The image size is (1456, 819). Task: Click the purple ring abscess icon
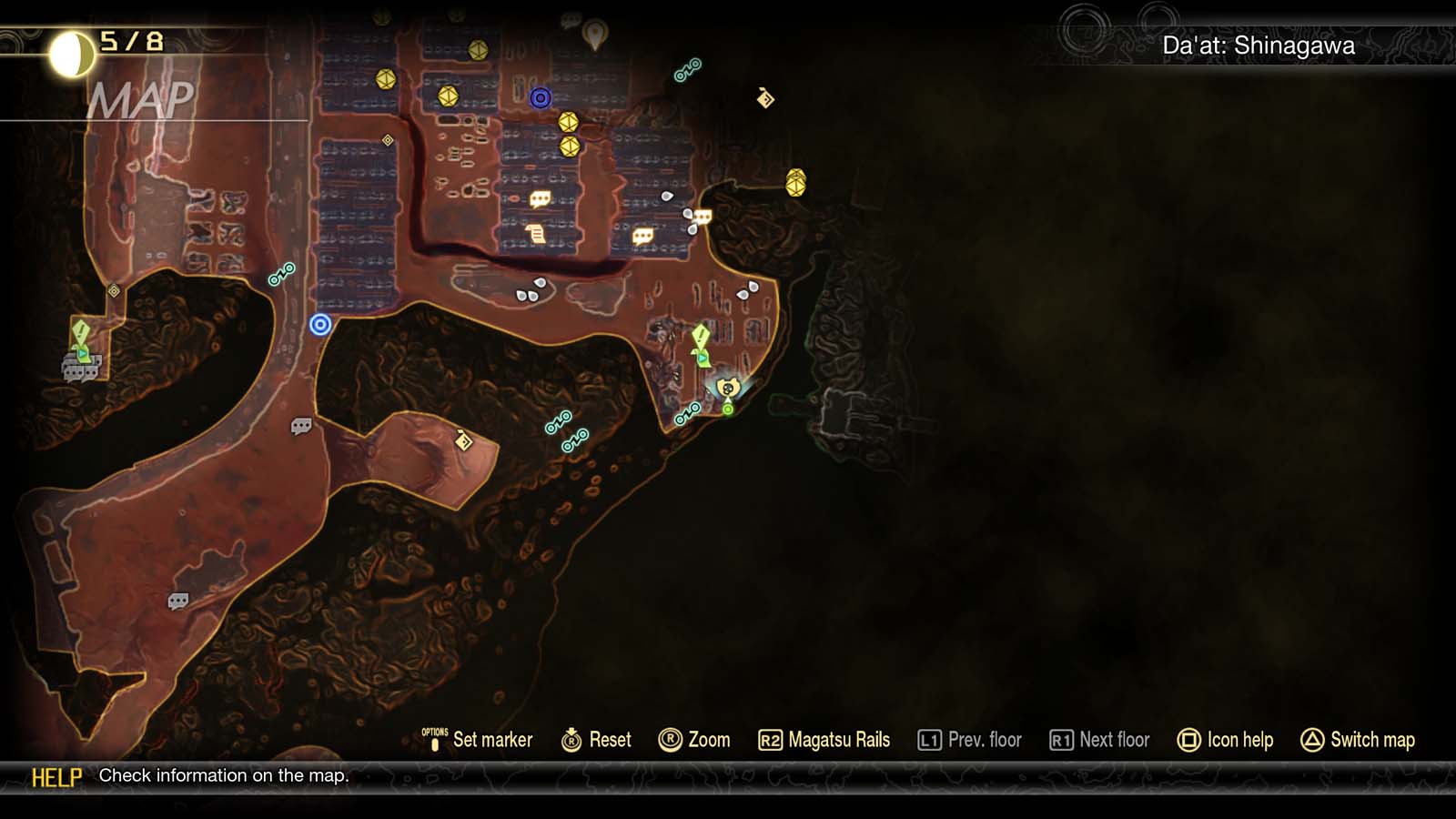(539, 96)
